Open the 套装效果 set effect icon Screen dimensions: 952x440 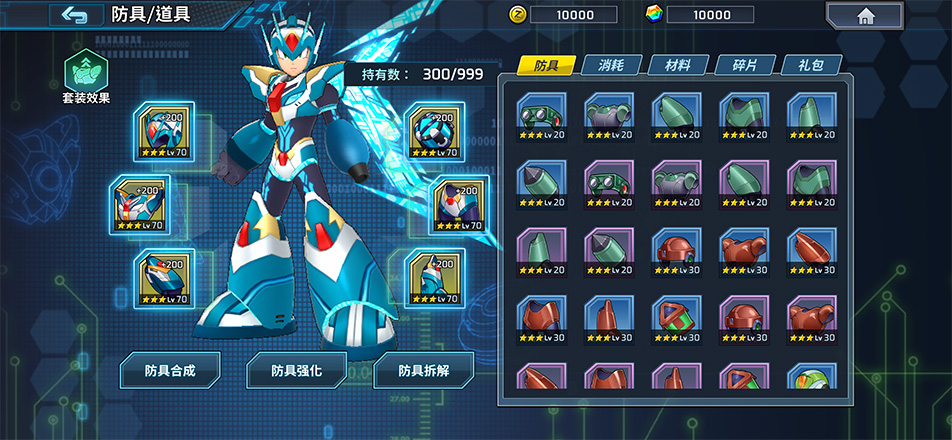85,71
